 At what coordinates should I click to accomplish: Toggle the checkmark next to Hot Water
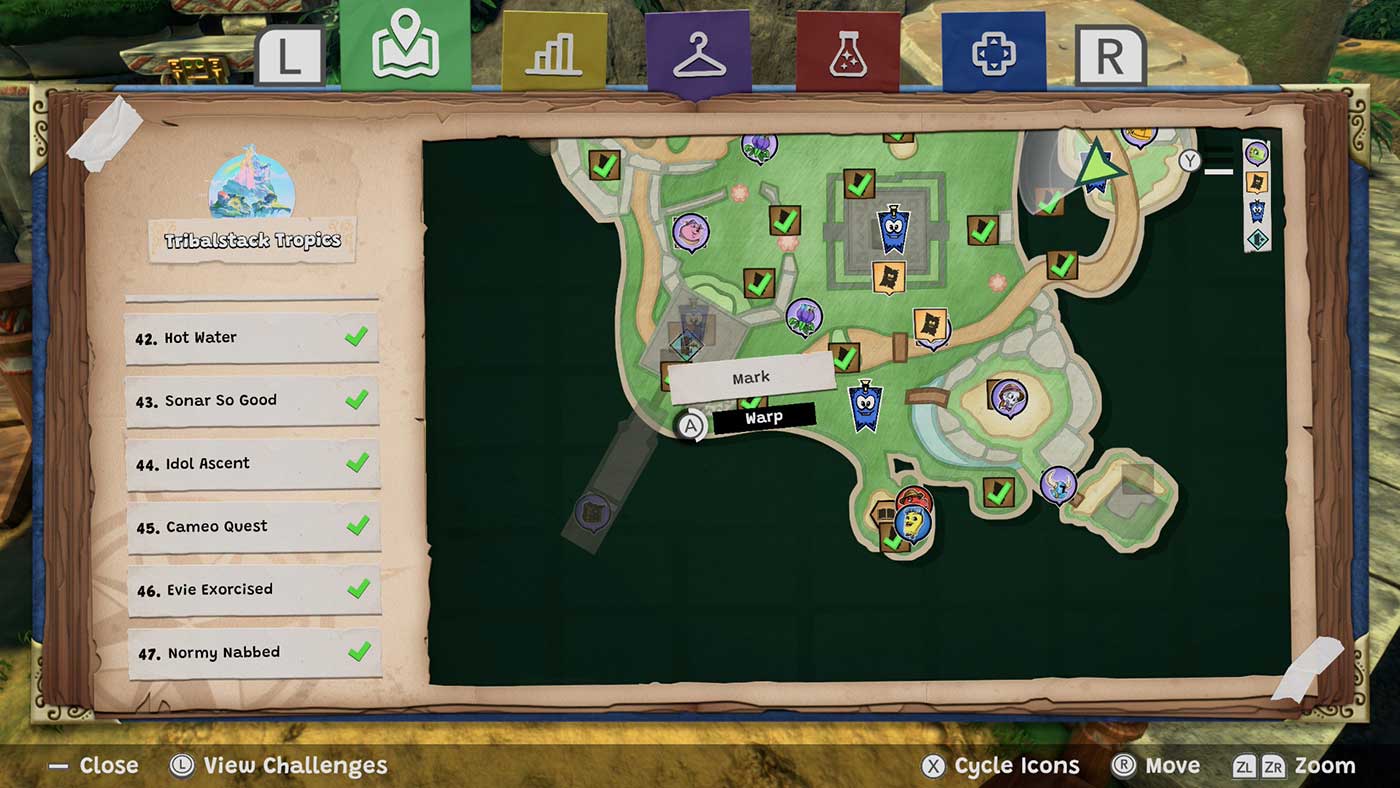pos(355,337)
